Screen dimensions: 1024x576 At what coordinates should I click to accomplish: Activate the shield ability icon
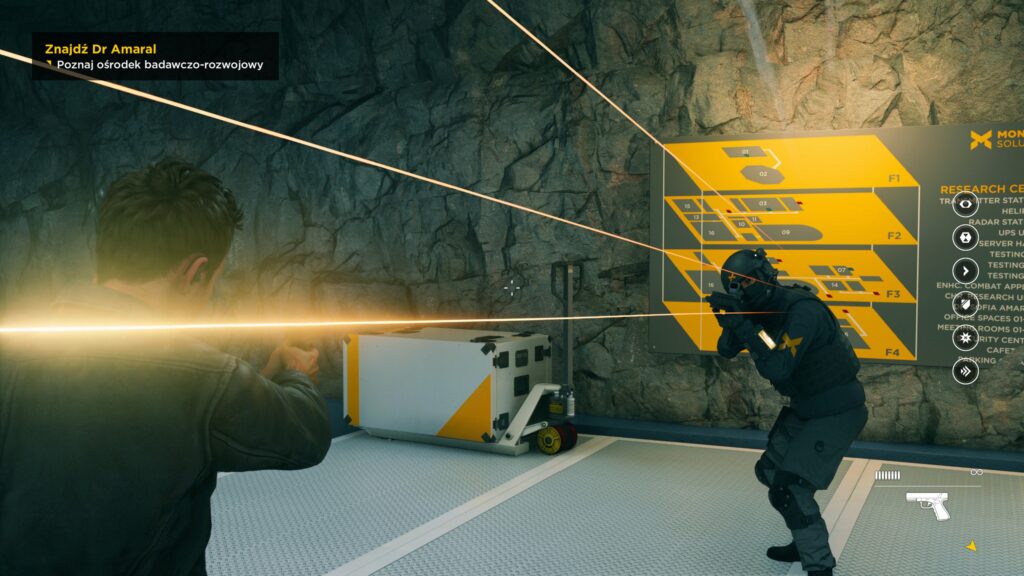[x=965, y=304]
